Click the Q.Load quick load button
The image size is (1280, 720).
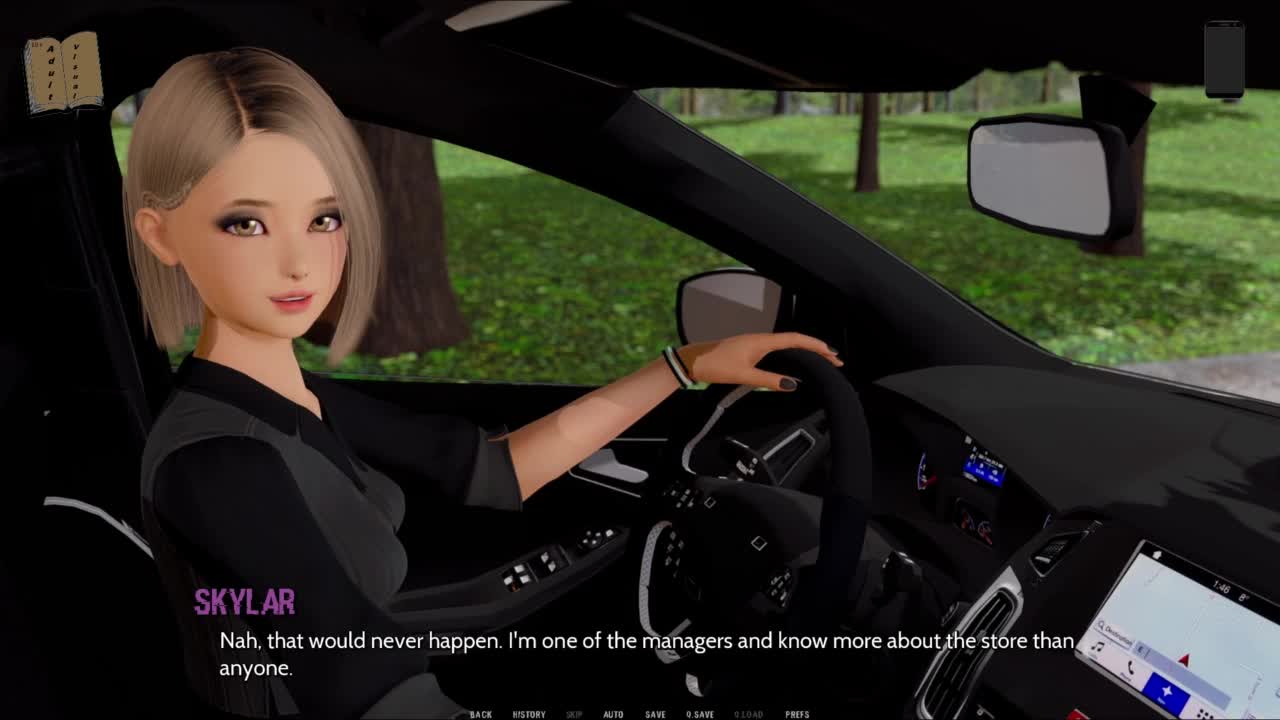pyautogui.click(x=748, y=714)
